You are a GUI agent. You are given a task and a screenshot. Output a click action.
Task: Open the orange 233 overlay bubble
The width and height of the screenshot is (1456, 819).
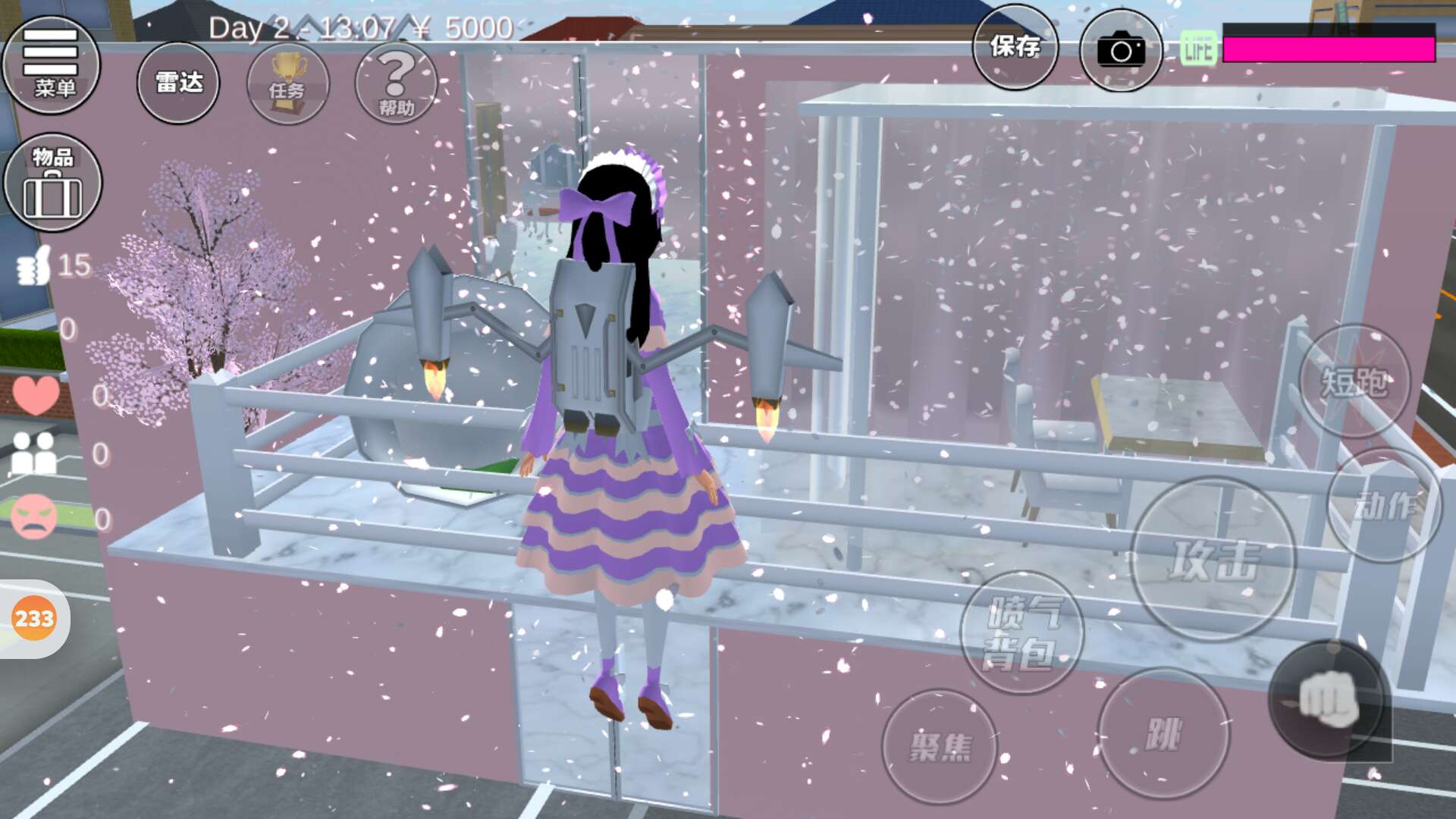[34, 619]
